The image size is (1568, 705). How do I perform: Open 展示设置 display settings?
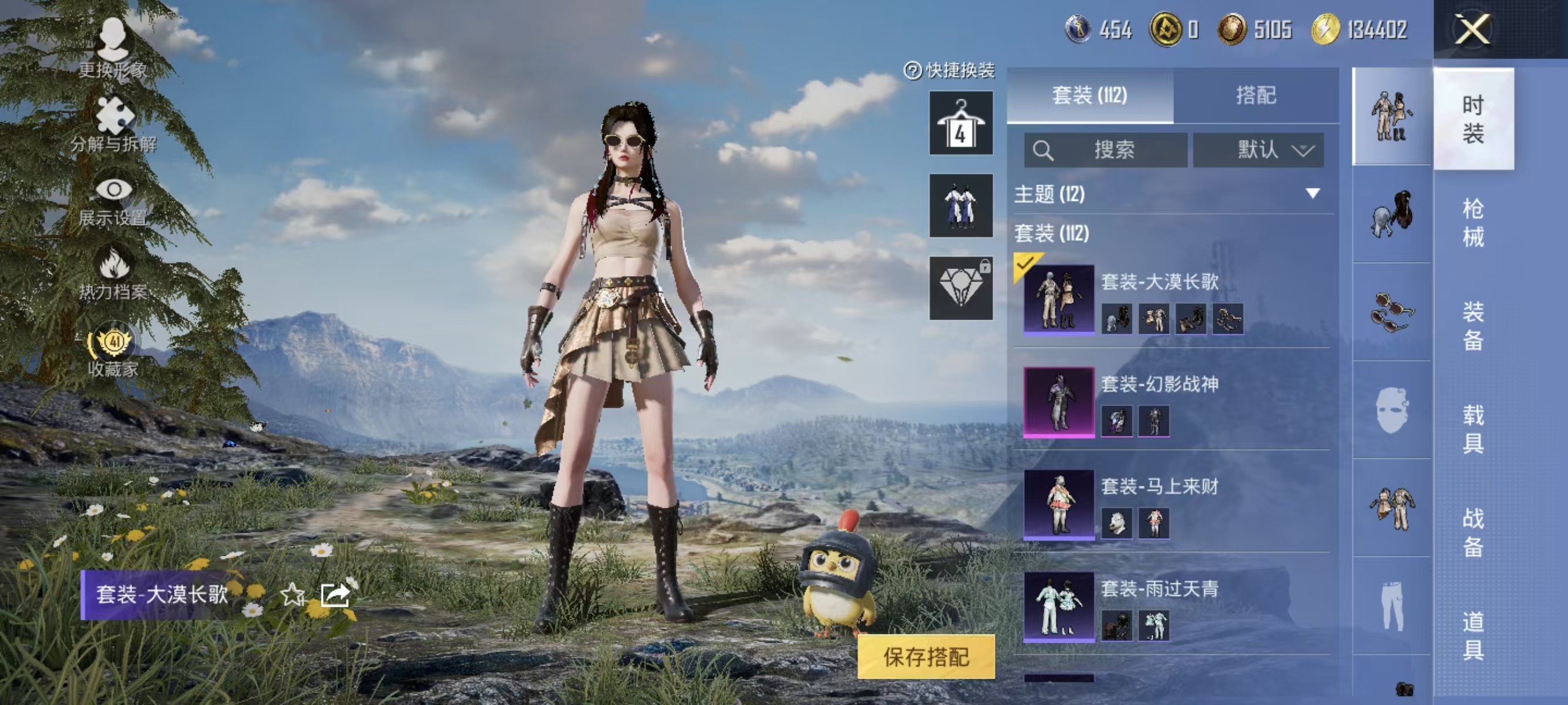(x=113, y=201)
